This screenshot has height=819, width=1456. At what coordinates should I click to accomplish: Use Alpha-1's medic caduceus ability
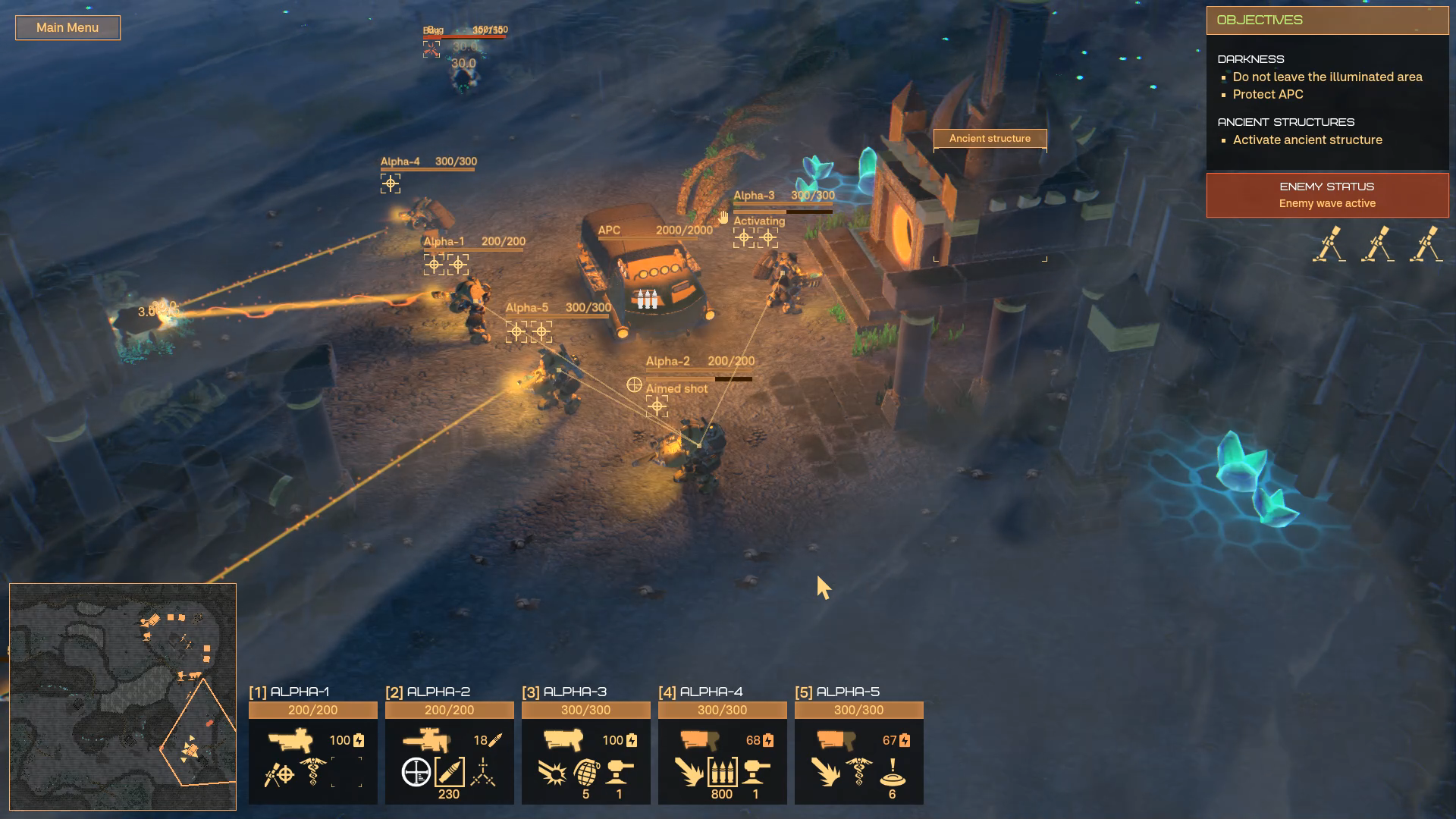pyautogui.click(x=312, y=772)
